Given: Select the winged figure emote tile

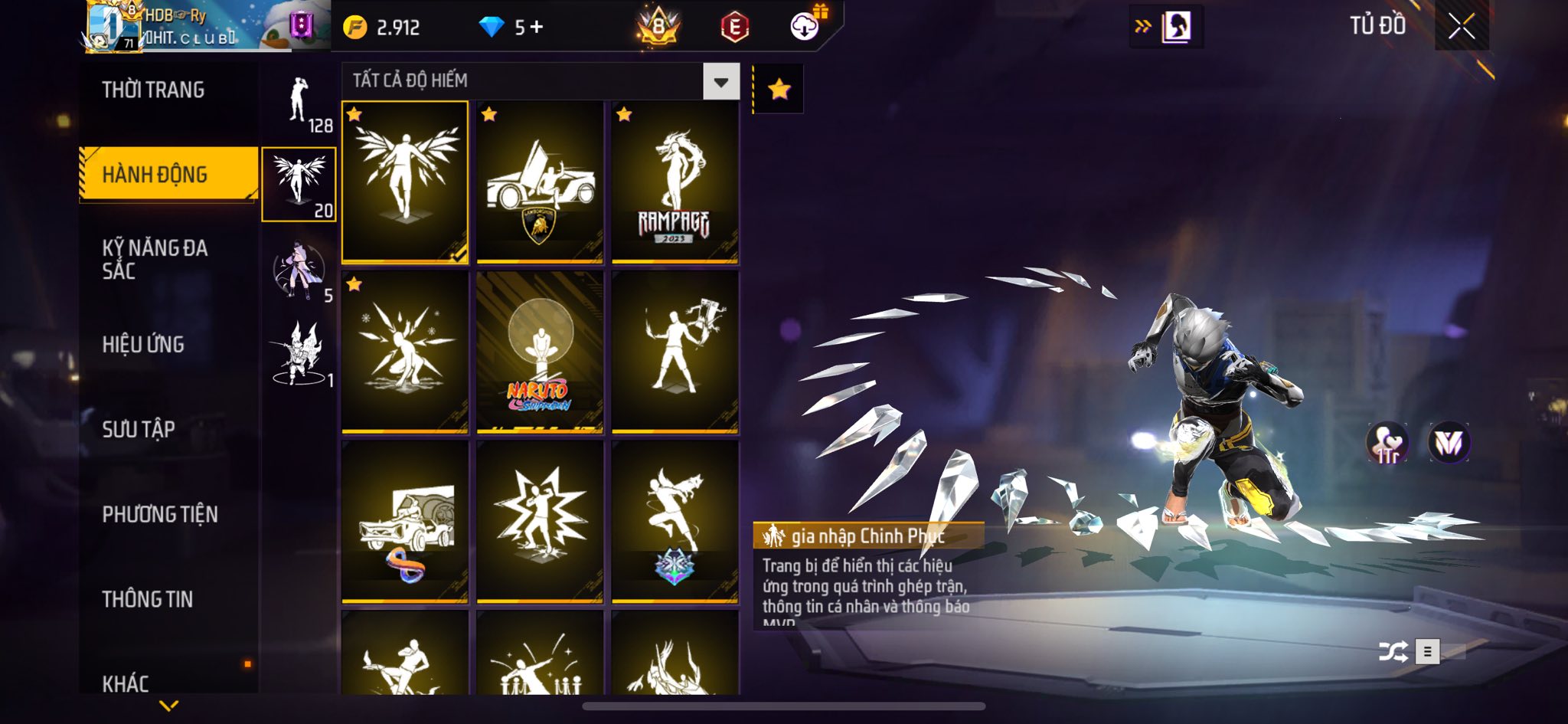Looking at the screenshot, I should coord(404,182).
